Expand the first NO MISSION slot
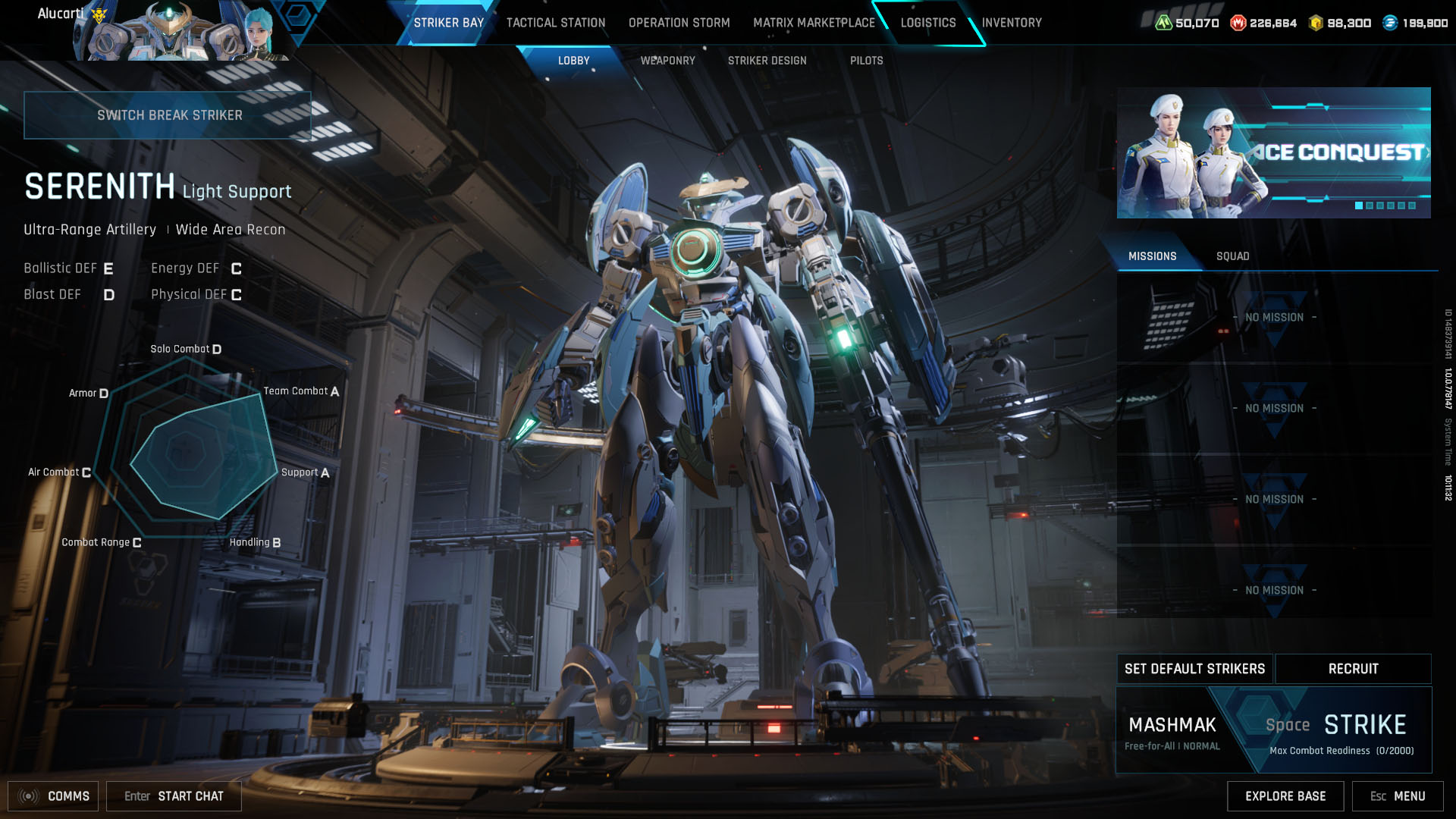Viewport: 1456px width, 819px height. 1275,318
